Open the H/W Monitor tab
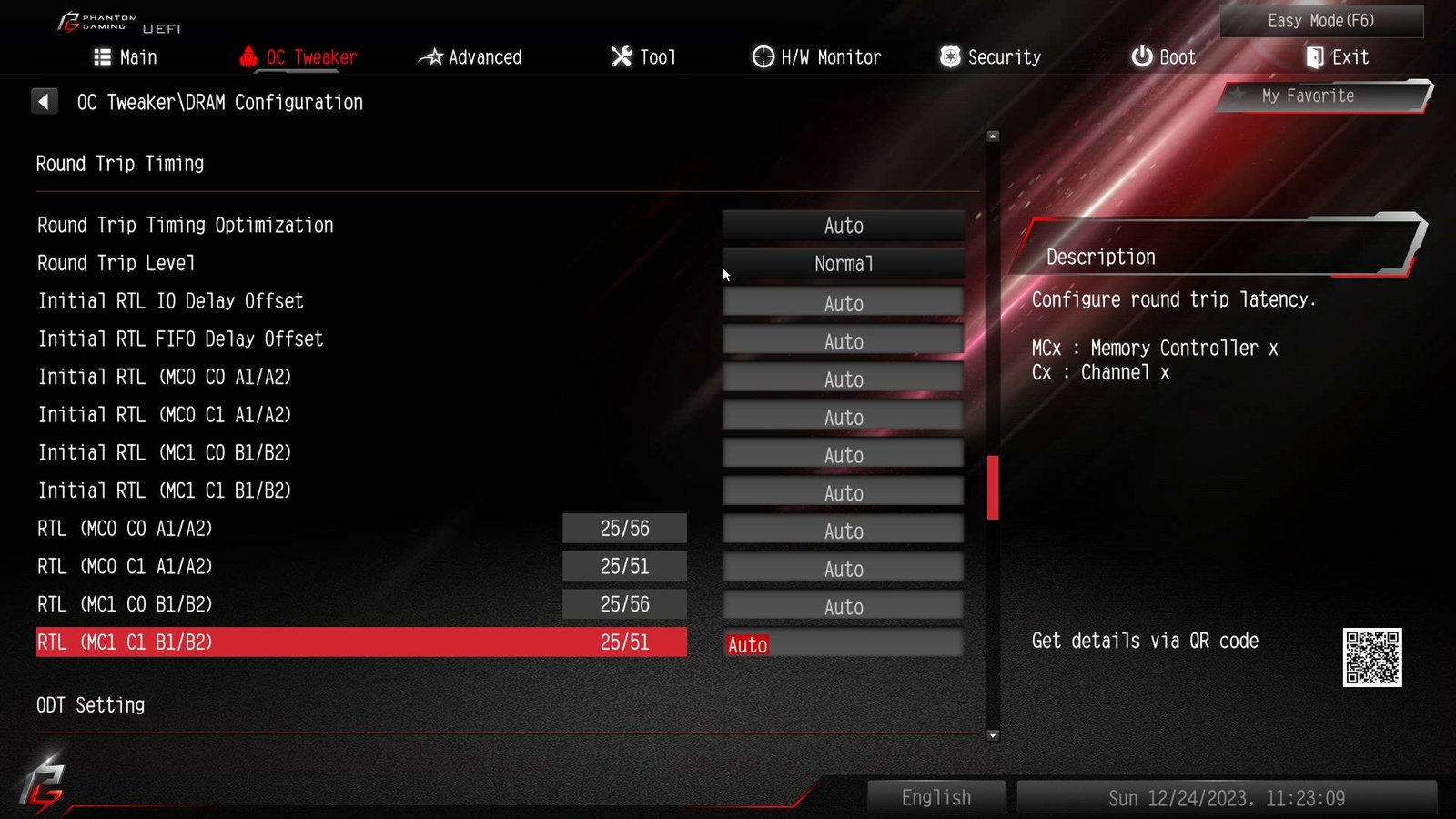The width and height of the screenshot is (1456, 819). tap(816, 57)
